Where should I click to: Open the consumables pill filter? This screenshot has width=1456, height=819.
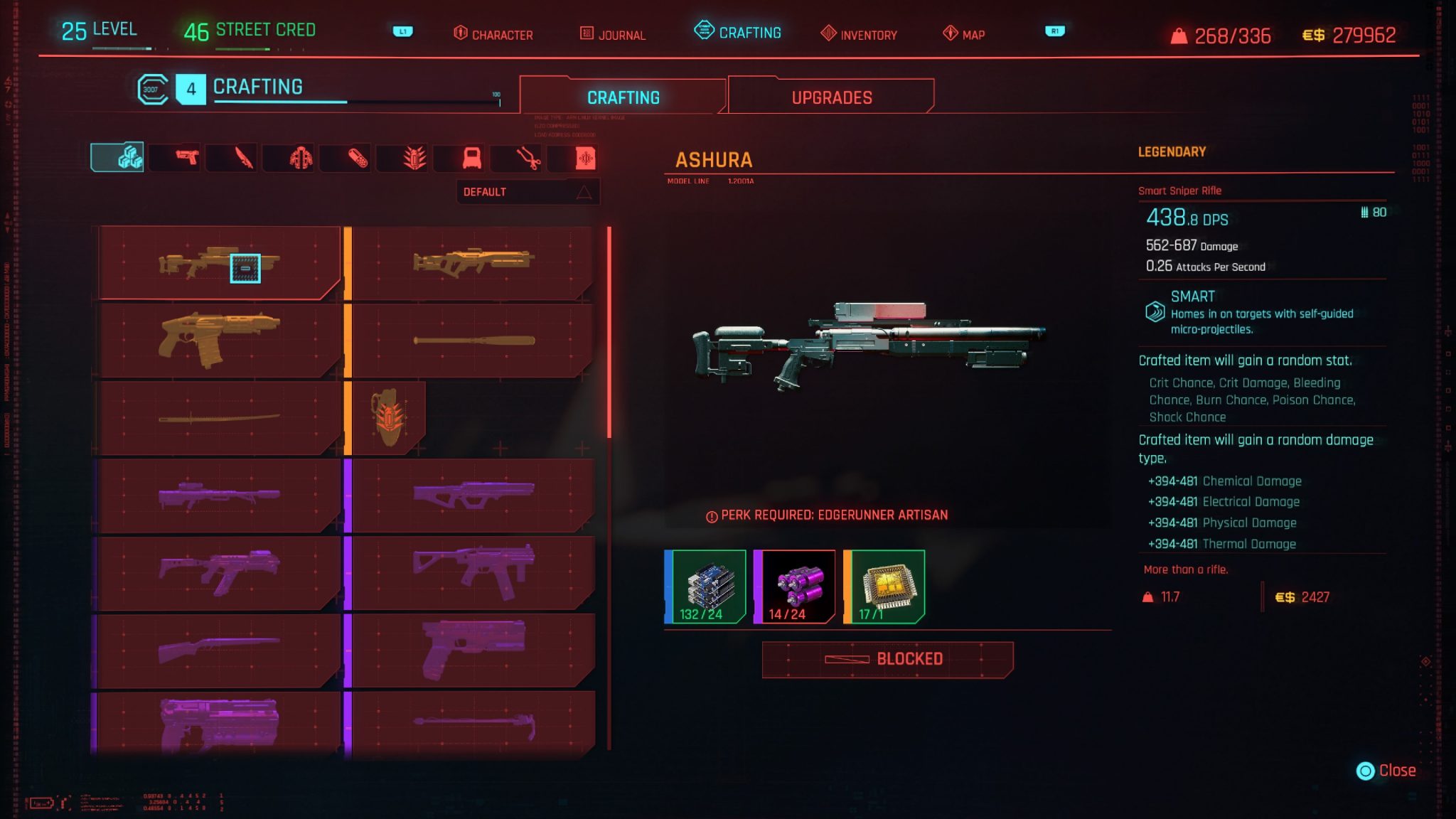click(x=357, y=158)
